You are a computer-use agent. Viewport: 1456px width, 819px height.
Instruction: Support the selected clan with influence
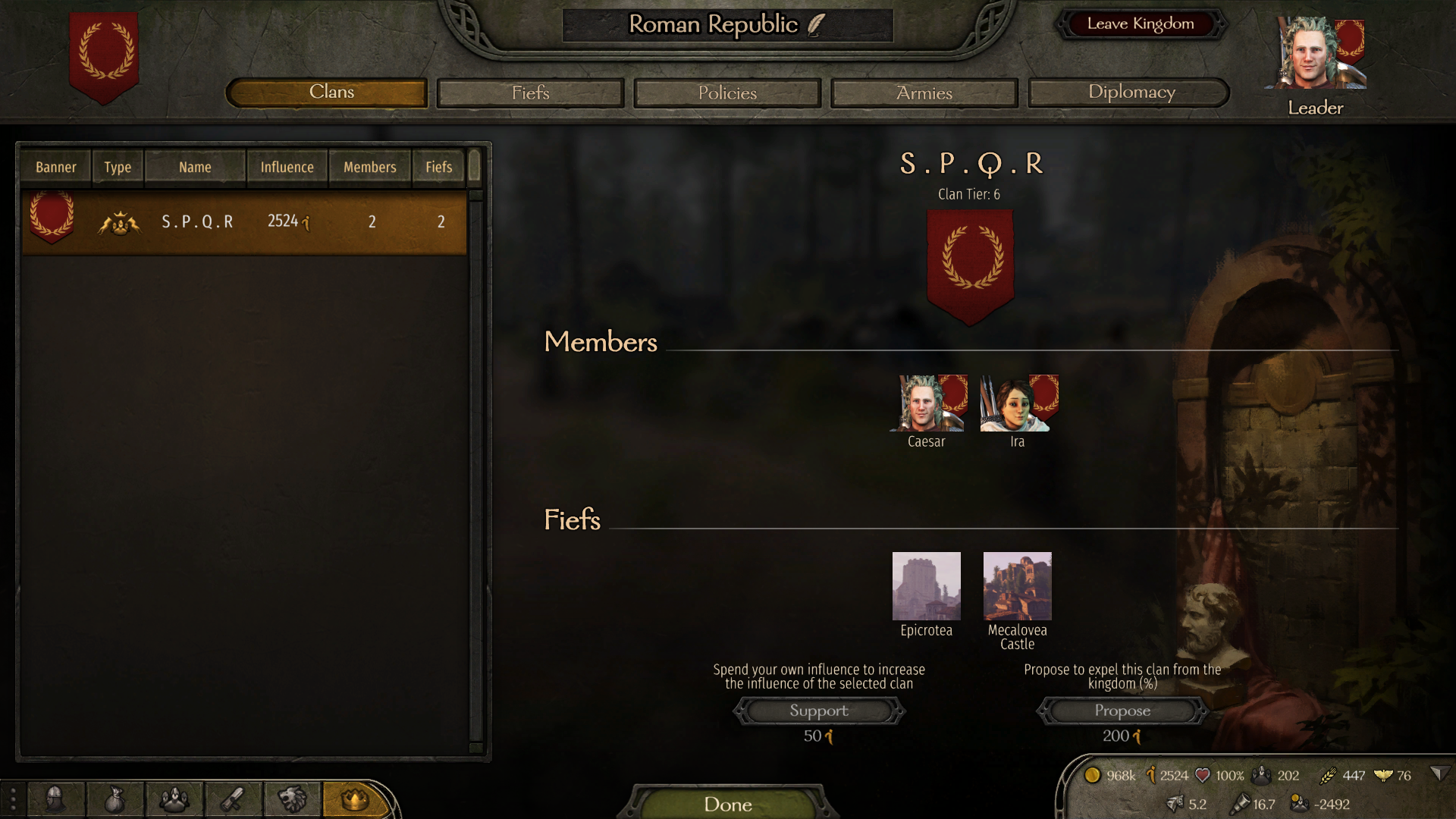(x=819, y=711)
